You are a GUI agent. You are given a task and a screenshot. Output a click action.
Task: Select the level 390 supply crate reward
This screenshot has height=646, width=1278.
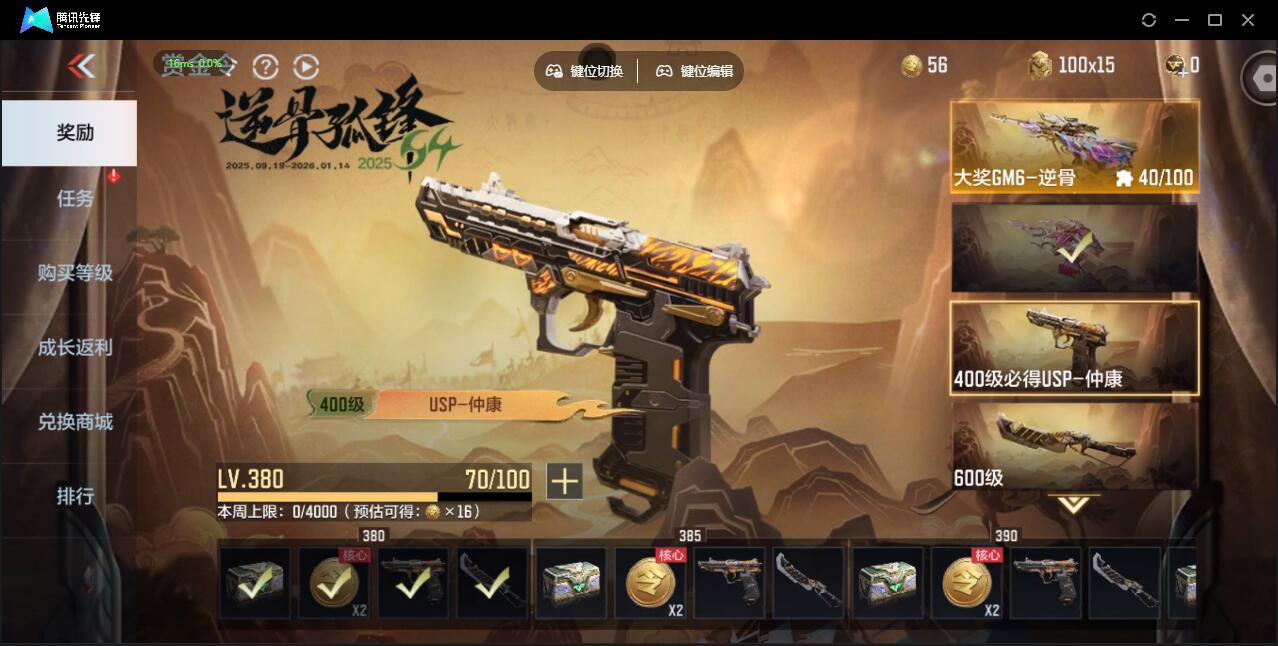(887, 582)
